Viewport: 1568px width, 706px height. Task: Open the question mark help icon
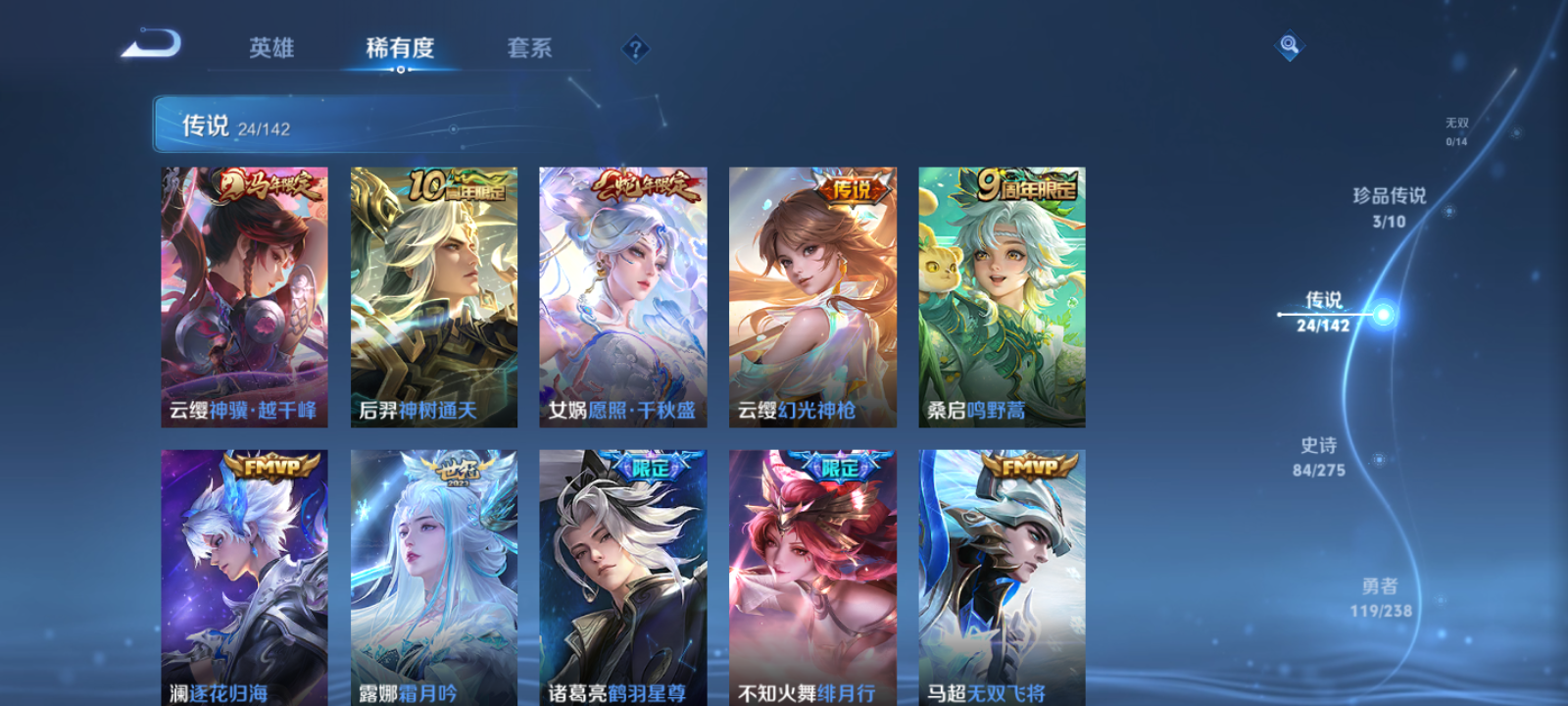[638, 48]
